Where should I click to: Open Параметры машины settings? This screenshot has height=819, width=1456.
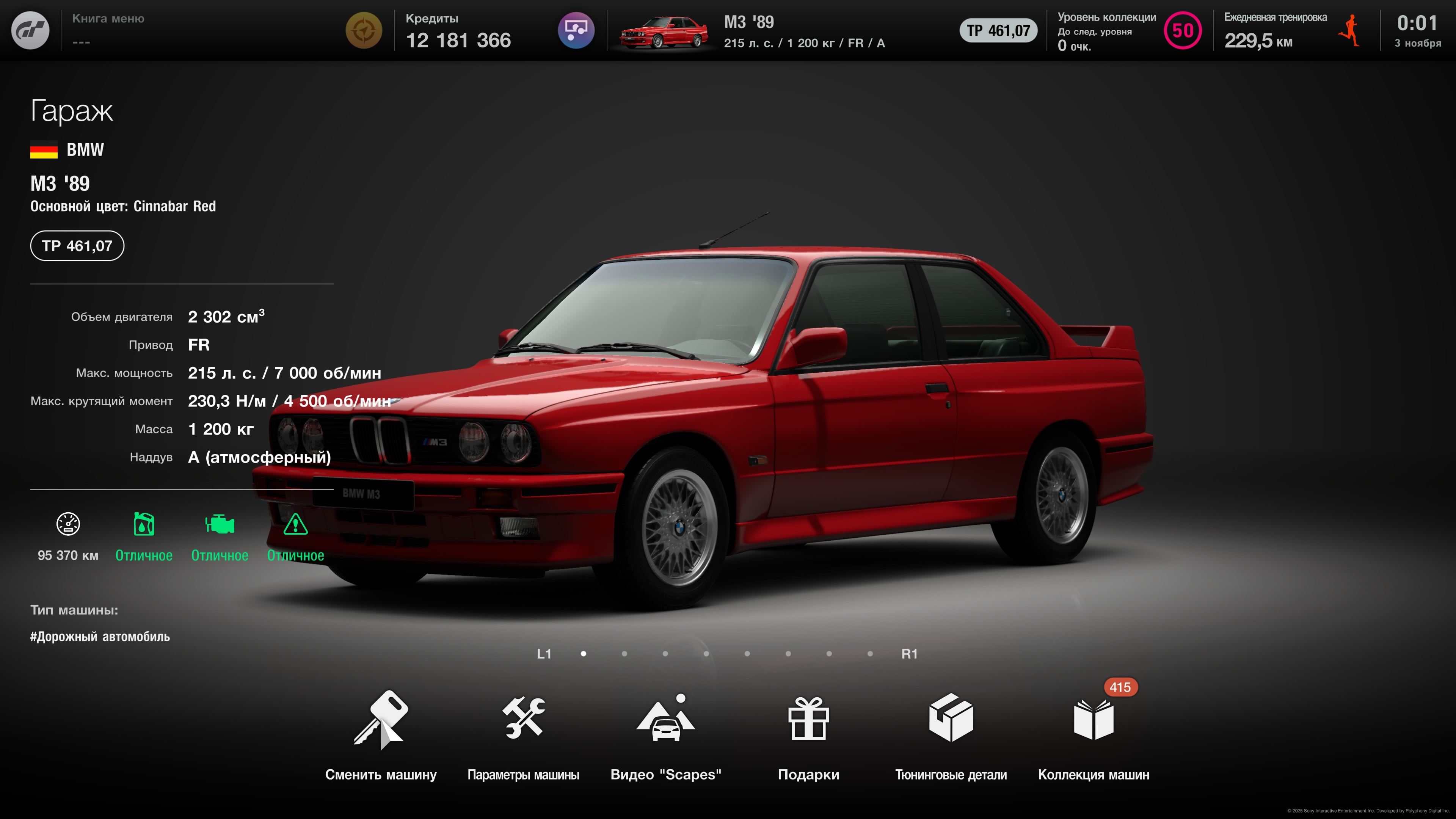[x=523, y=735]
